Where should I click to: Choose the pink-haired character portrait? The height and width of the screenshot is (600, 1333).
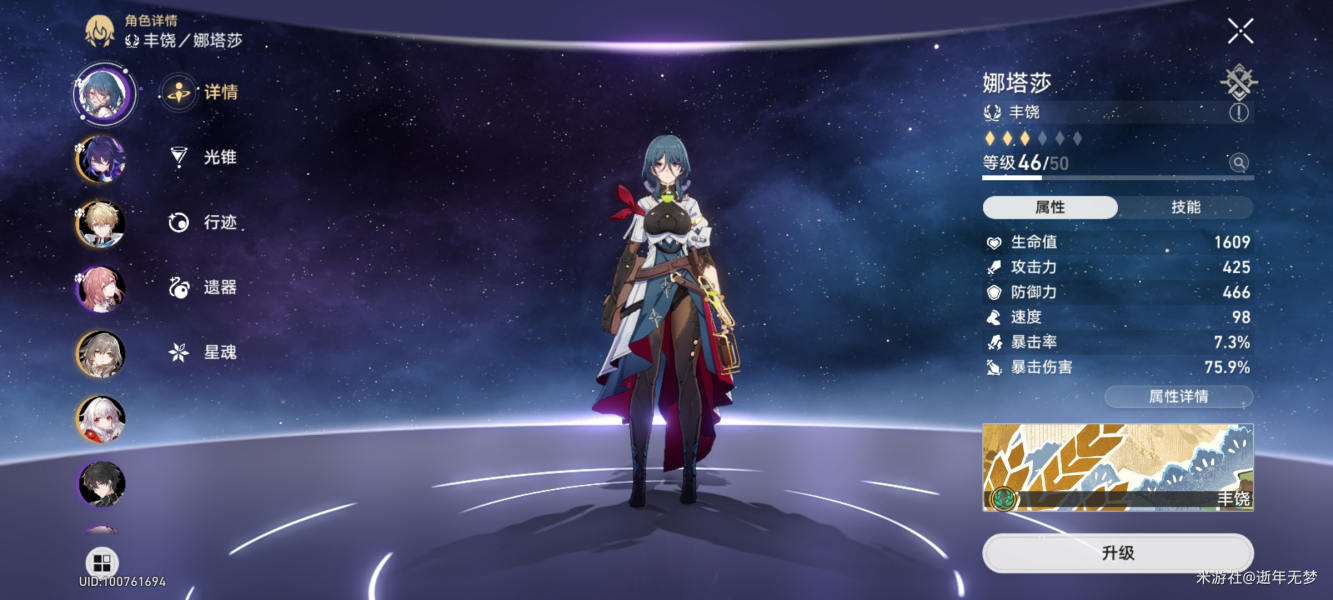click(x=101, y=289)
